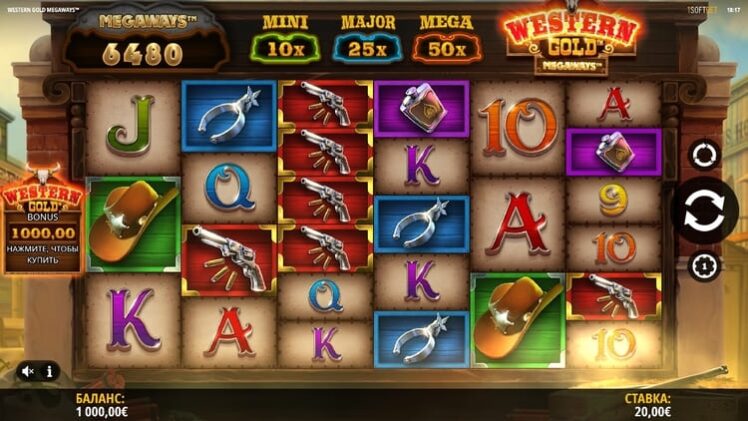
Task: Open the game info paytable
Action: [x=49, y=371]
